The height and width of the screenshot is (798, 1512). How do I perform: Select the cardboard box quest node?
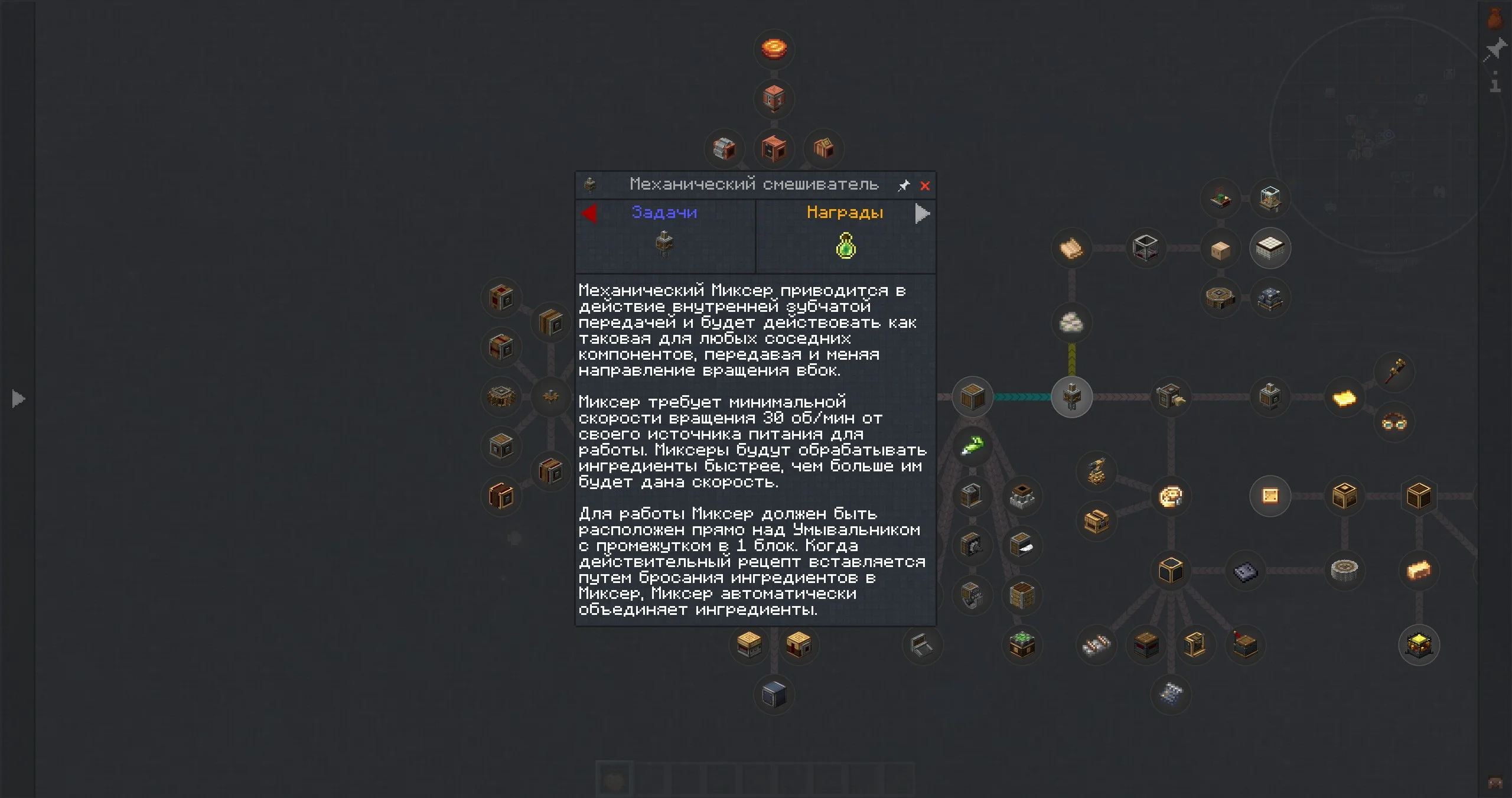coord(1220,249)
